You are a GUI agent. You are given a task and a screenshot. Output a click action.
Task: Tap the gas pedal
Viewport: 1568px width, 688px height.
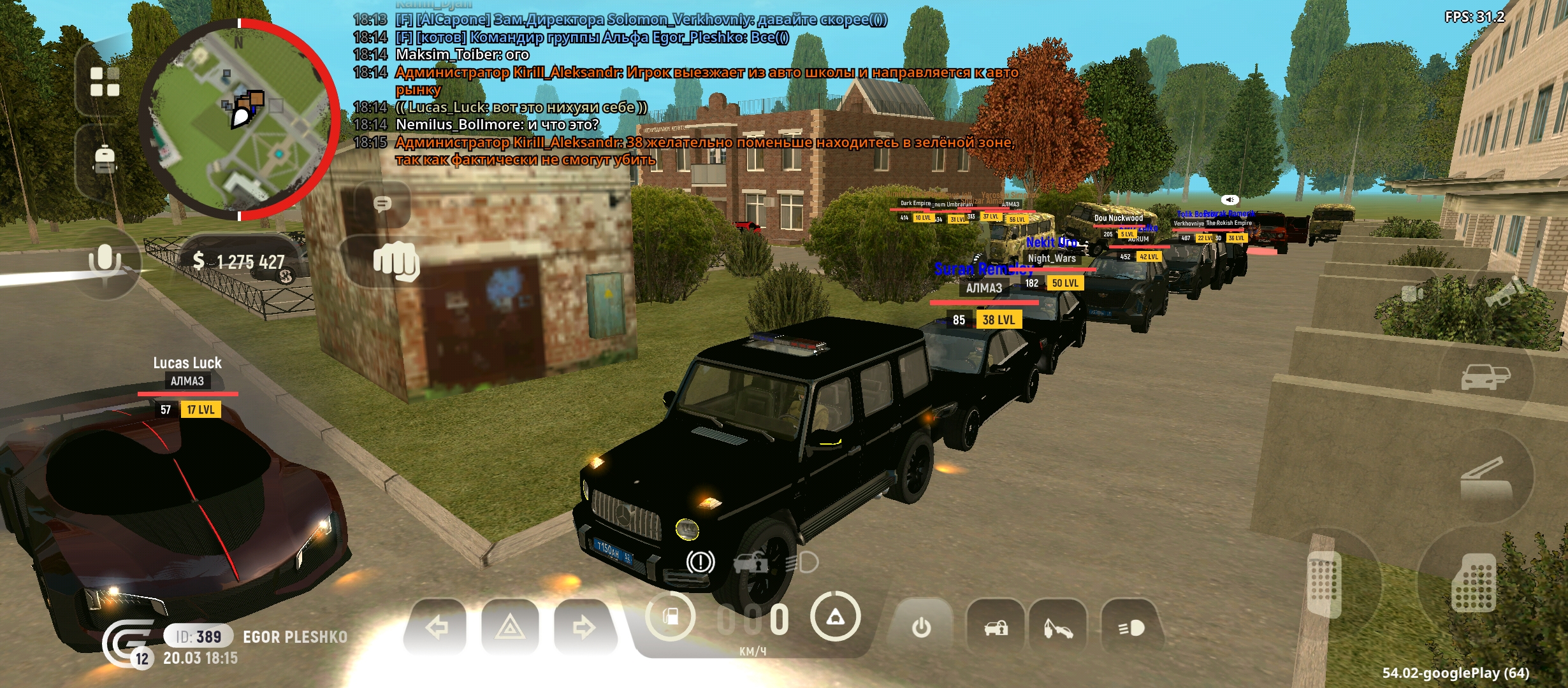(1474, 583)
